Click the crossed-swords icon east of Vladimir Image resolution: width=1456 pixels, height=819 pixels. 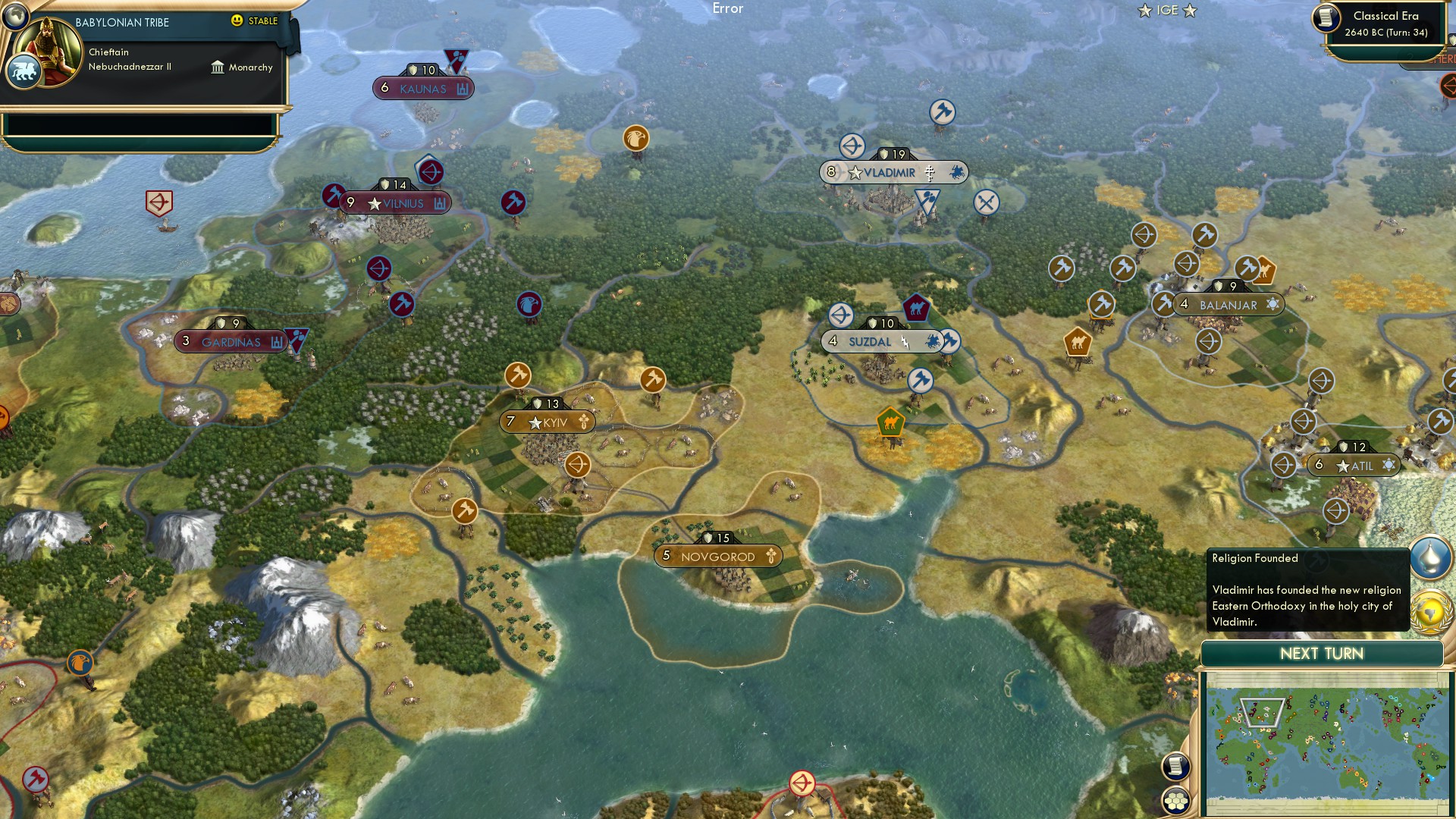point(987,202)
